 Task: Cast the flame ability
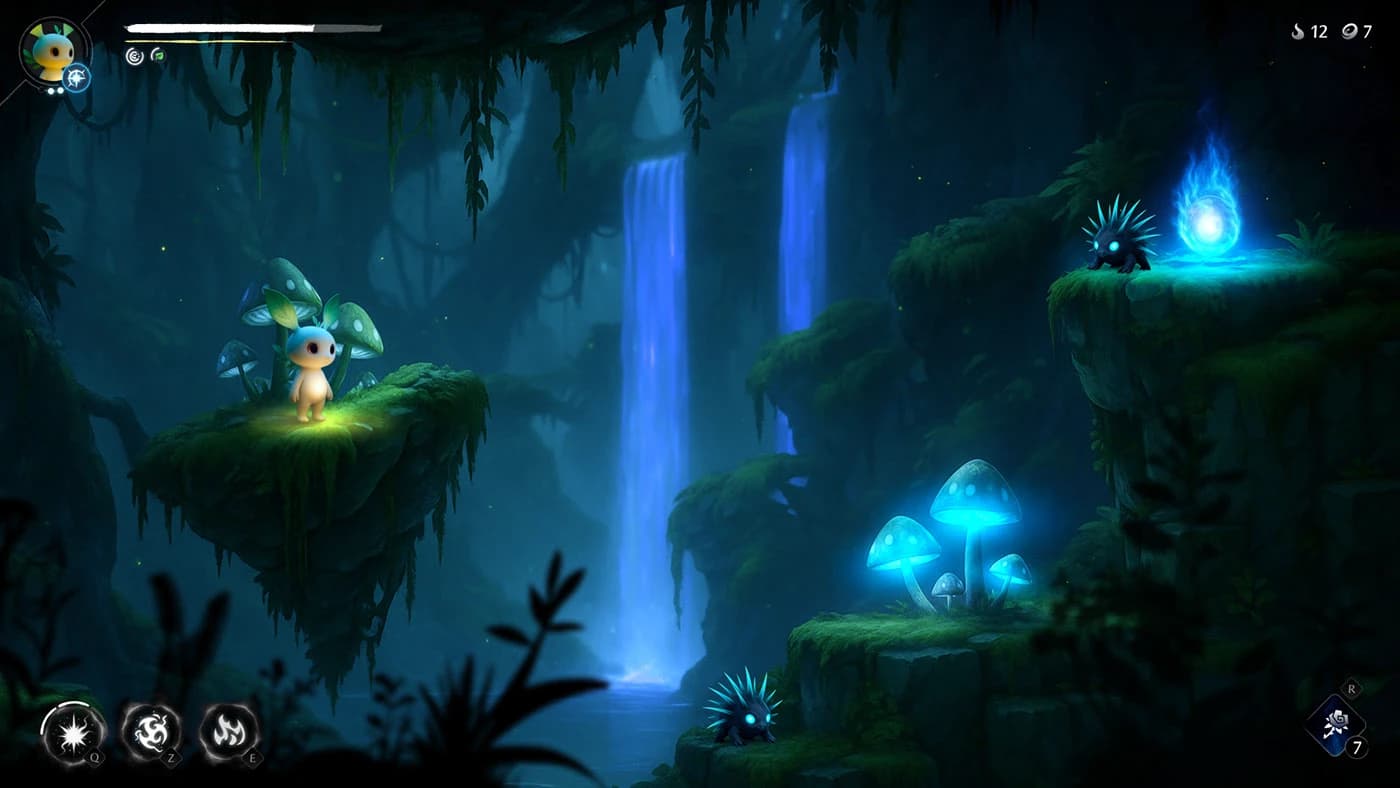click(229, 731)
